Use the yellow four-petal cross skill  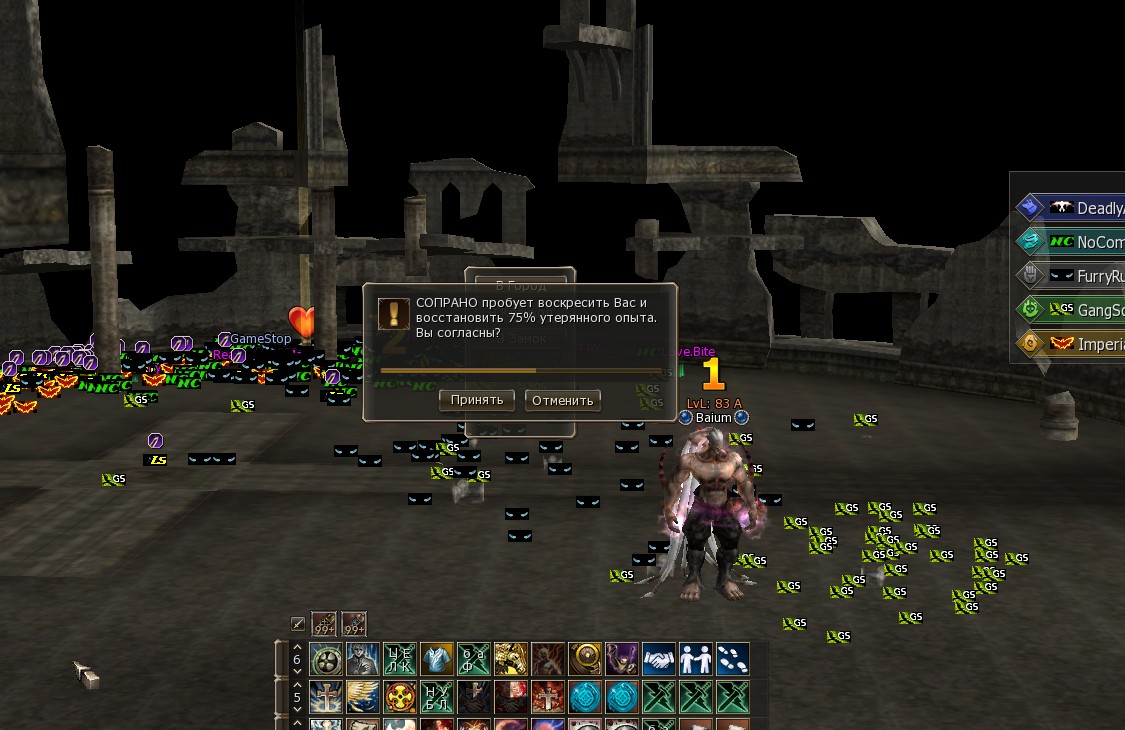(x=400, y=696)
